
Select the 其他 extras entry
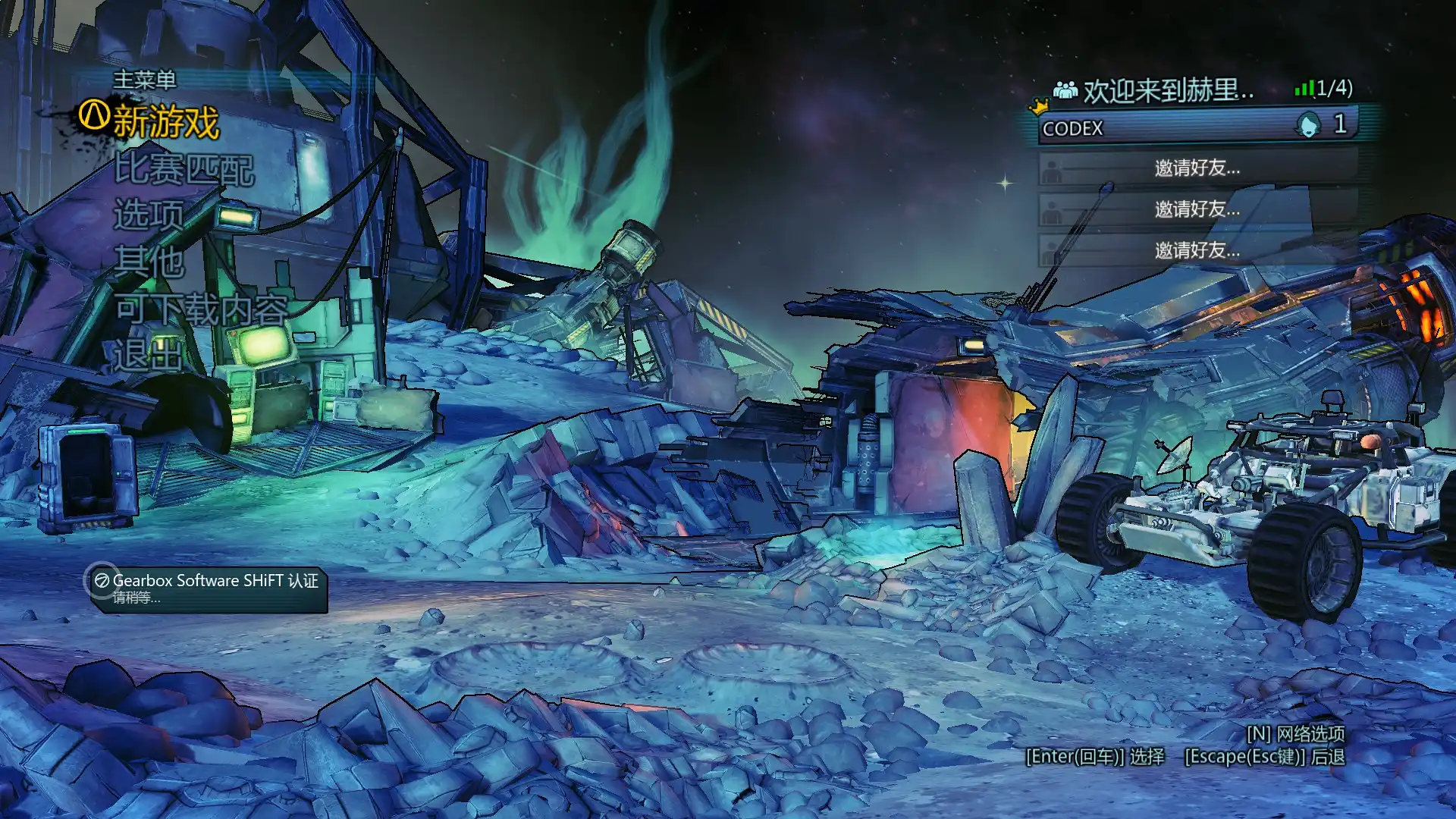click(149, 262)
